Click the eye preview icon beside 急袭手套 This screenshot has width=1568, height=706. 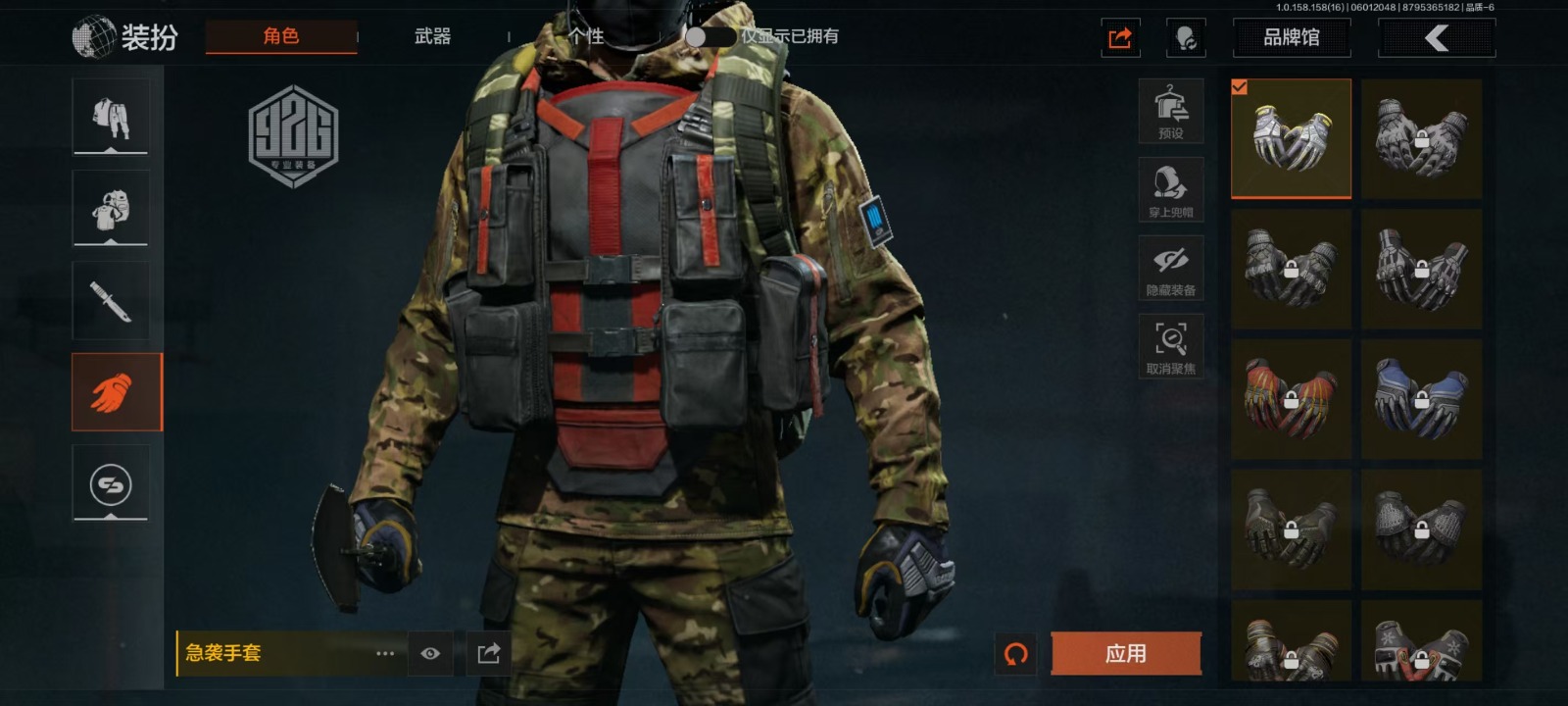pos(430,653)
